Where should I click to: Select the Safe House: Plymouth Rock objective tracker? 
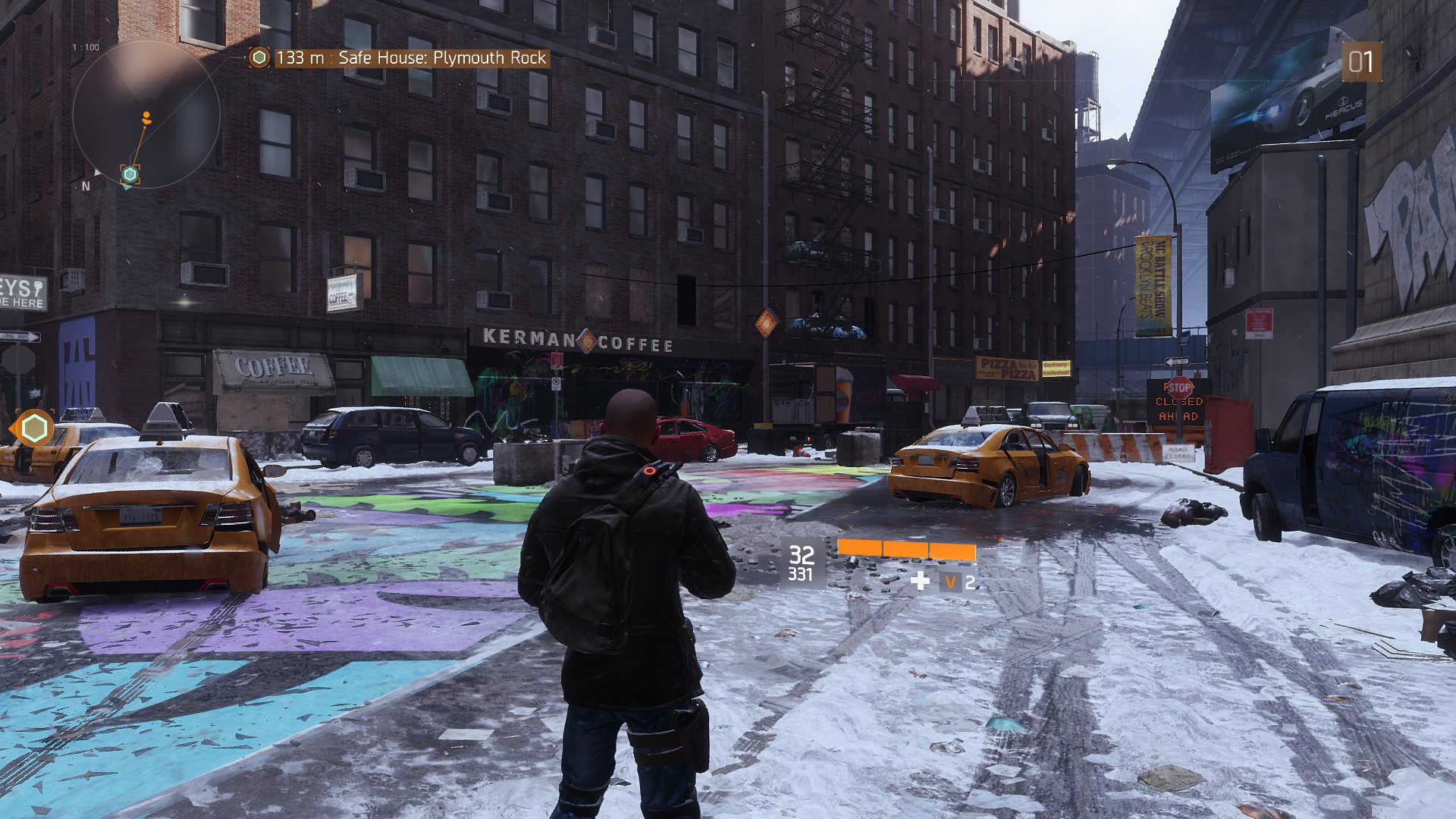click(400, 58)
